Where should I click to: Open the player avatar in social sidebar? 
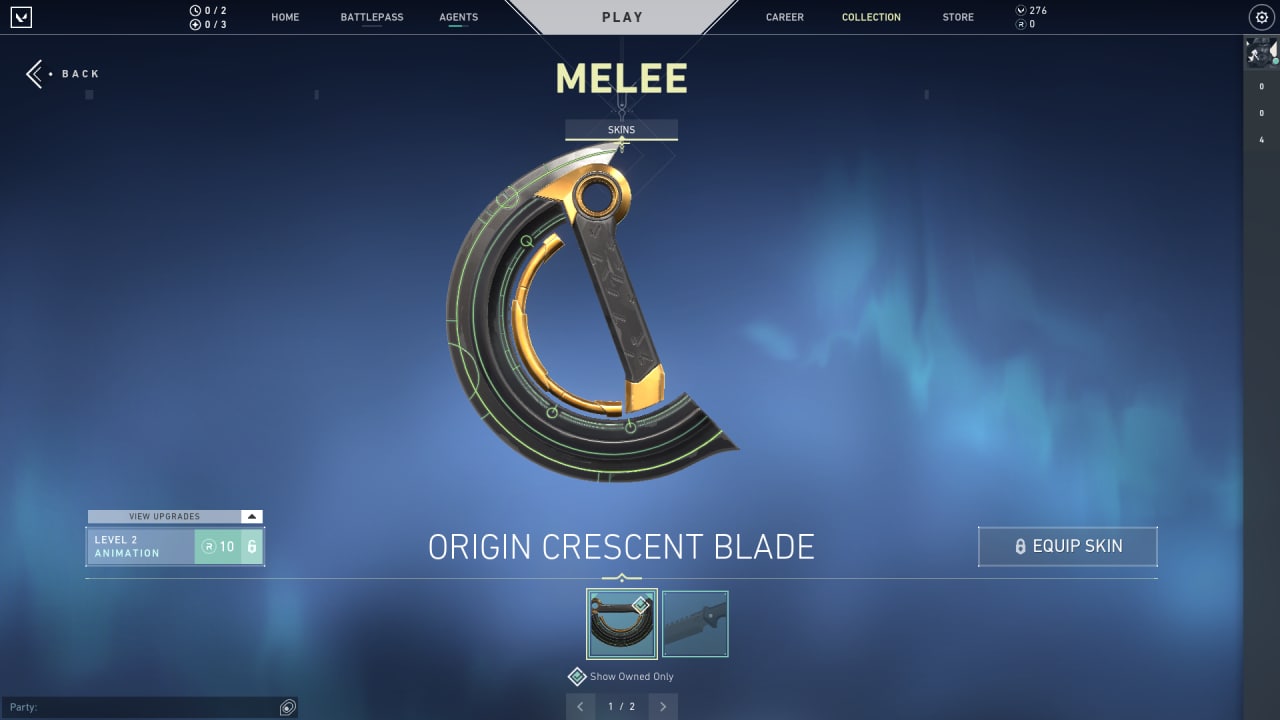click(x=1261, y=53)
